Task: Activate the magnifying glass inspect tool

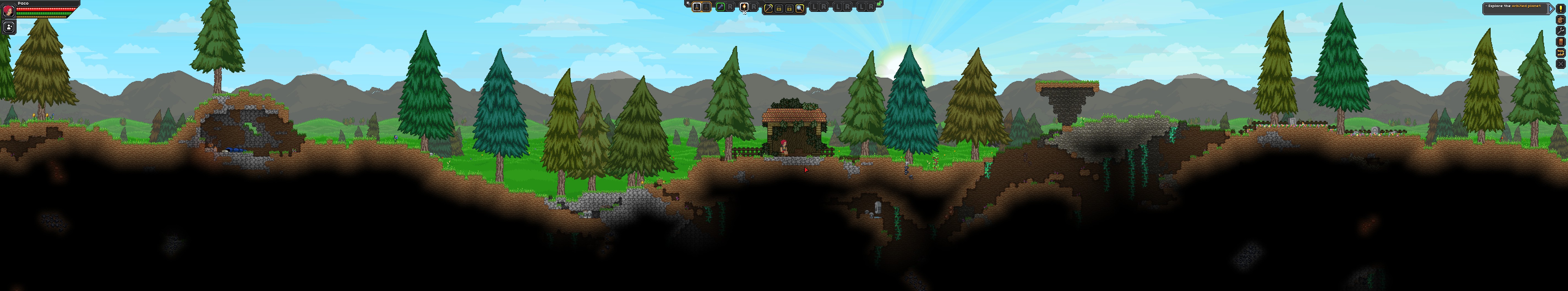Action: pyautogui.click(x=800, y=8)
